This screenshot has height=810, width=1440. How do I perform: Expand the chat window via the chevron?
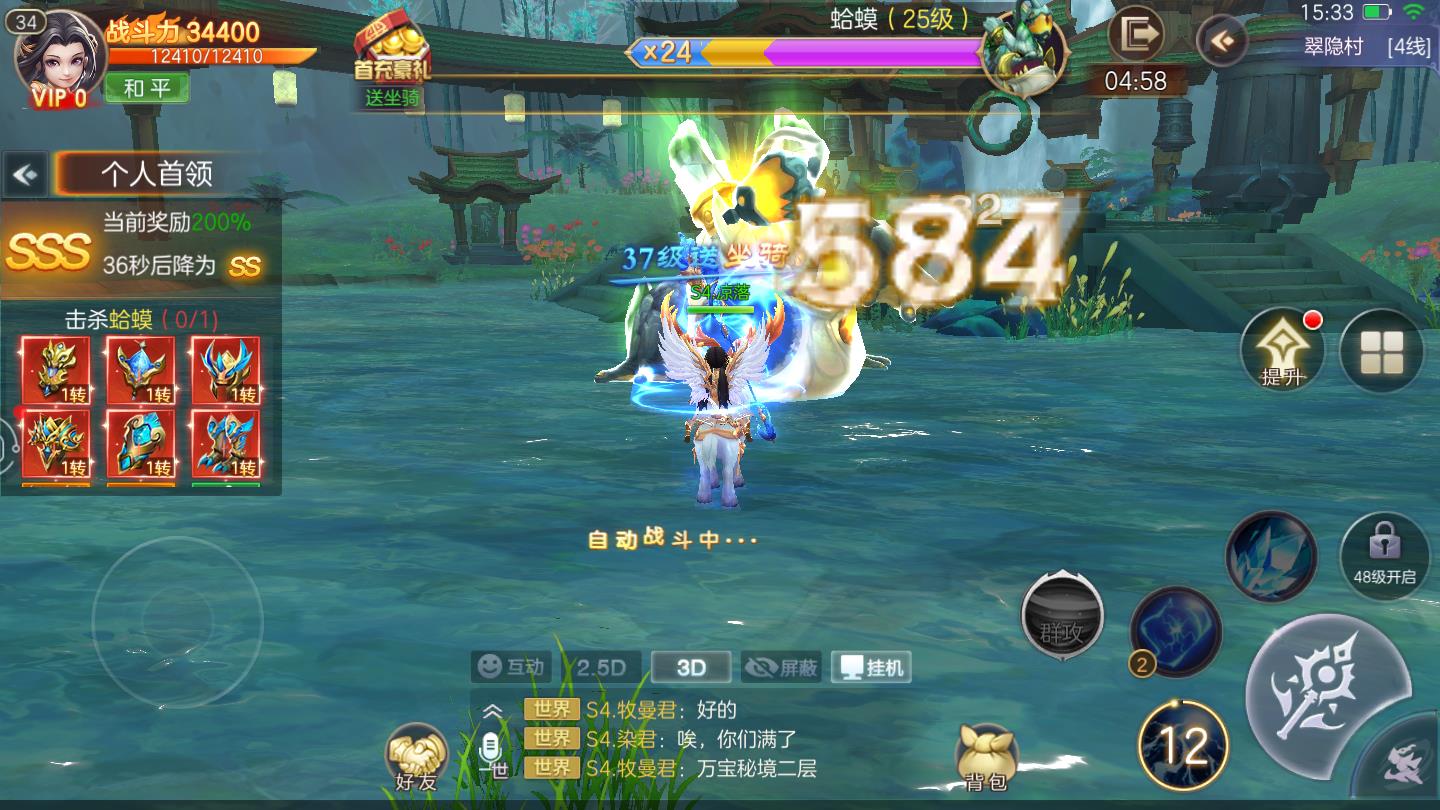tap(490, 711)
